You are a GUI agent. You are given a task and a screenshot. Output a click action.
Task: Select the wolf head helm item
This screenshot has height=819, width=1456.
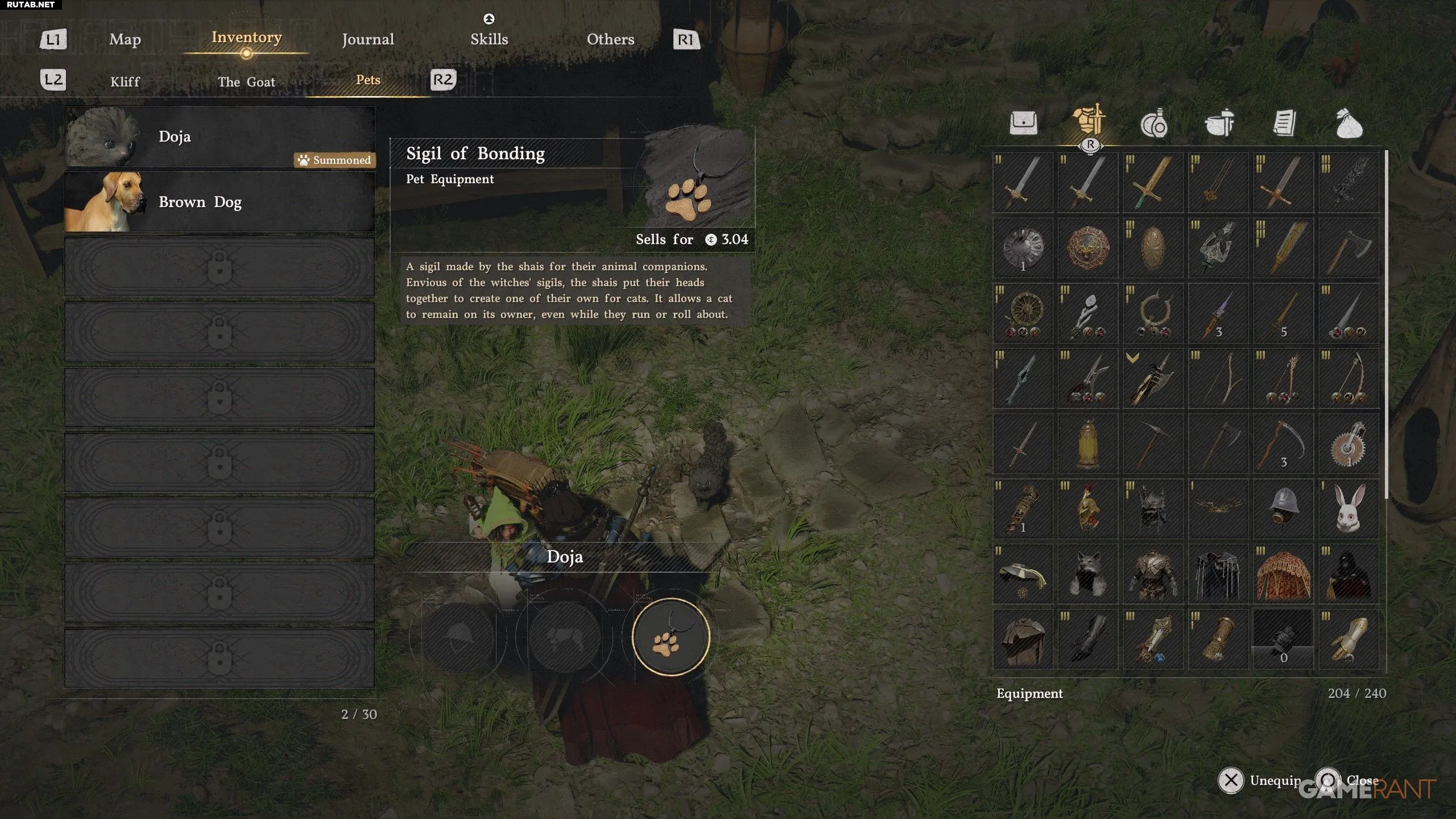click(1088, 574)
